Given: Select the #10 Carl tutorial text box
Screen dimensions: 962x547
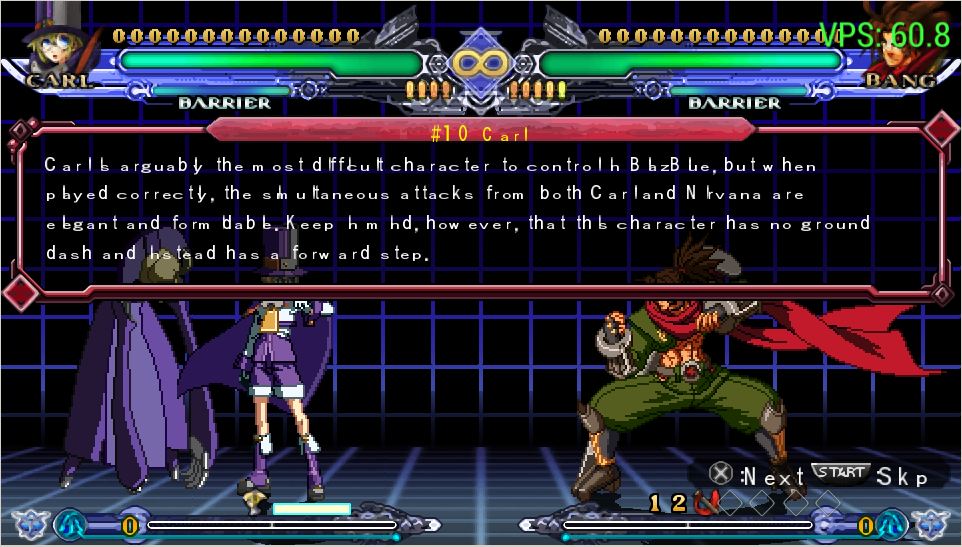Looking at the screenshot, I should [478, 210].
